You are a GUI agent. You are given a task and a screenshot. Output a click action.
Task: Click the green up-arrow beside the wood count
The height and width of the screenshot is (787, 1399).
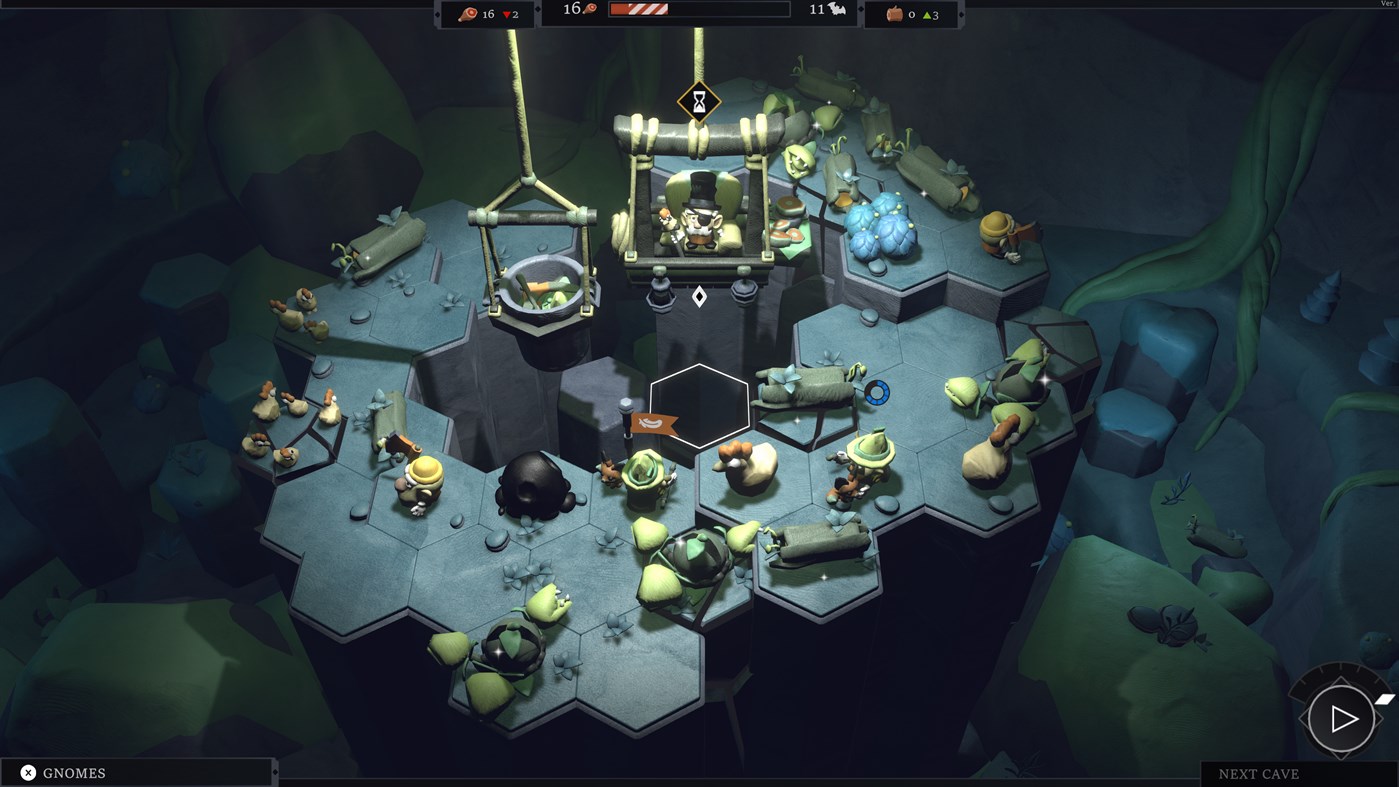tap(929, 13)
